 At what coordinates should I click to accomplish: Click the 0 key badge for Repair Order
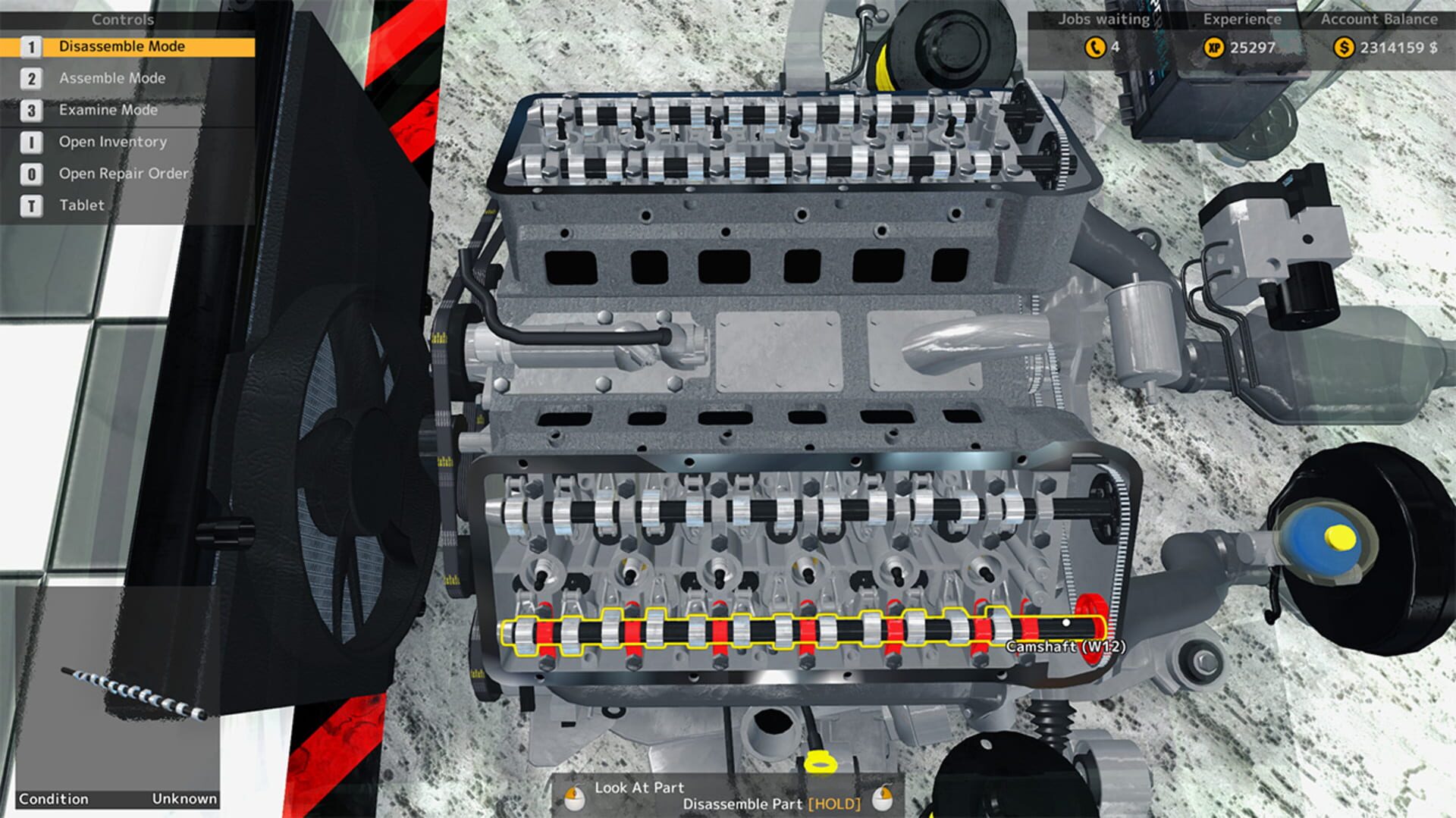tap(30, 173)
